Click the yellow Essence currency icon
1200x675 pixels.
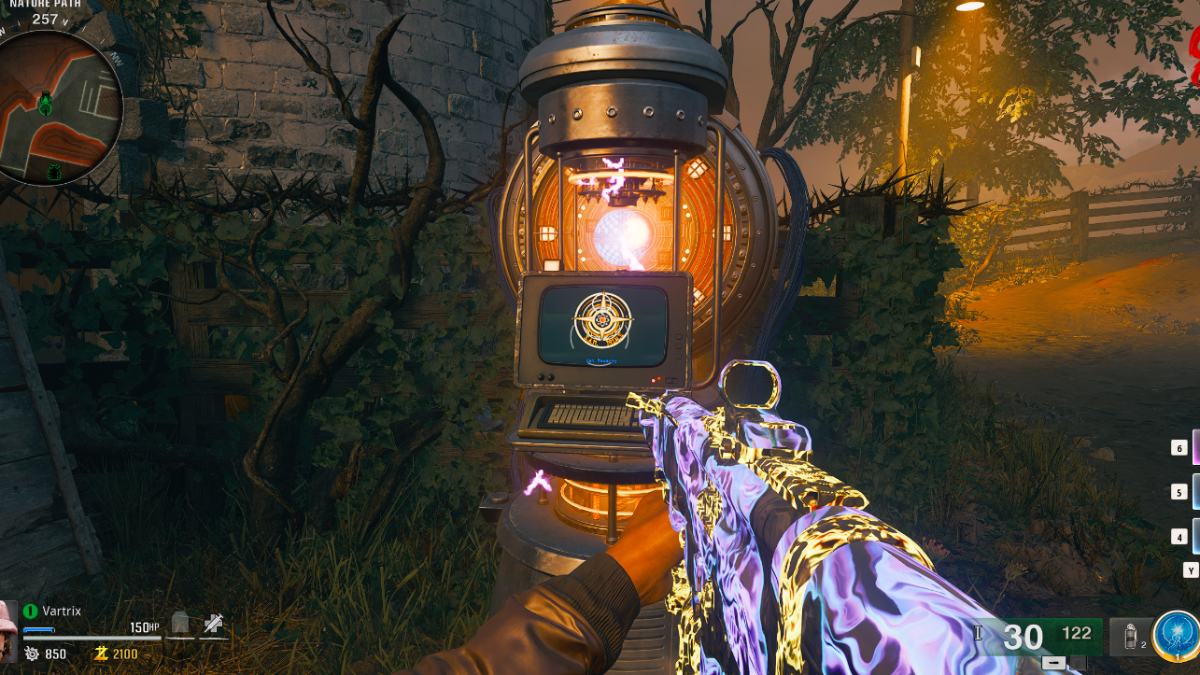pos(101,654)
